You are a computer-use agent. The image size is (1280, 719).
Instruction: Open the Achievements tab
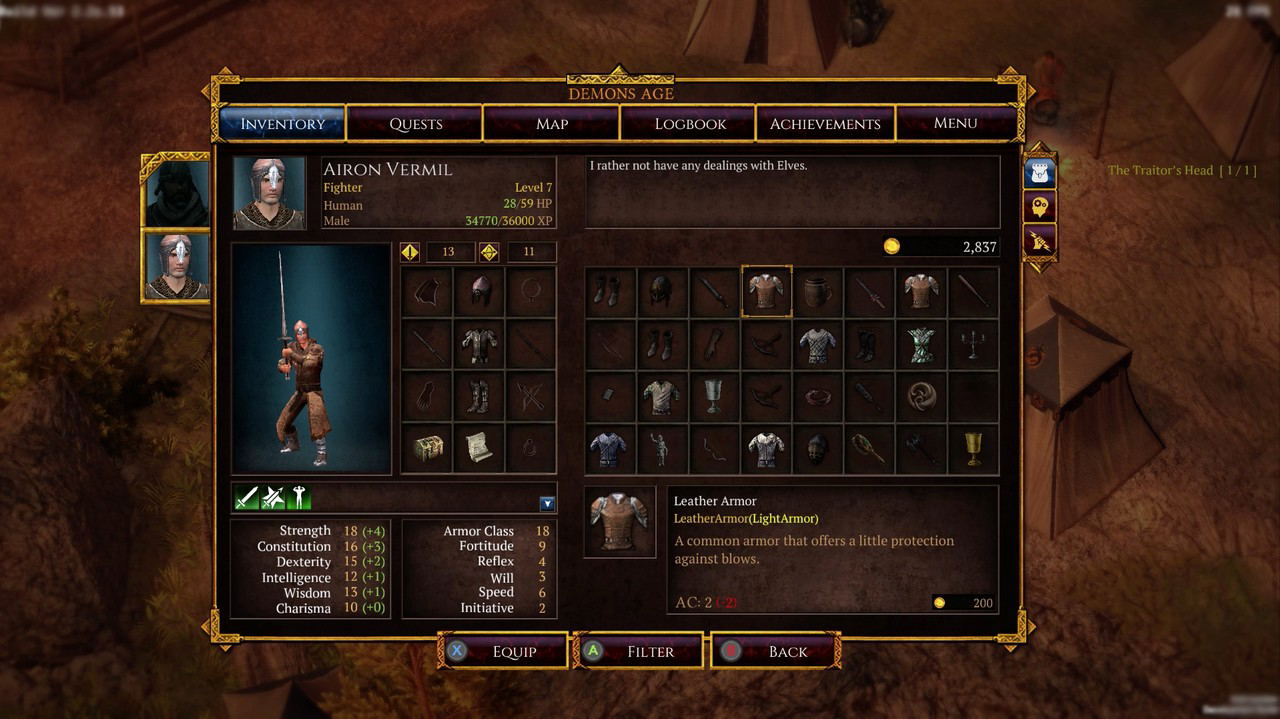[825, 124]
